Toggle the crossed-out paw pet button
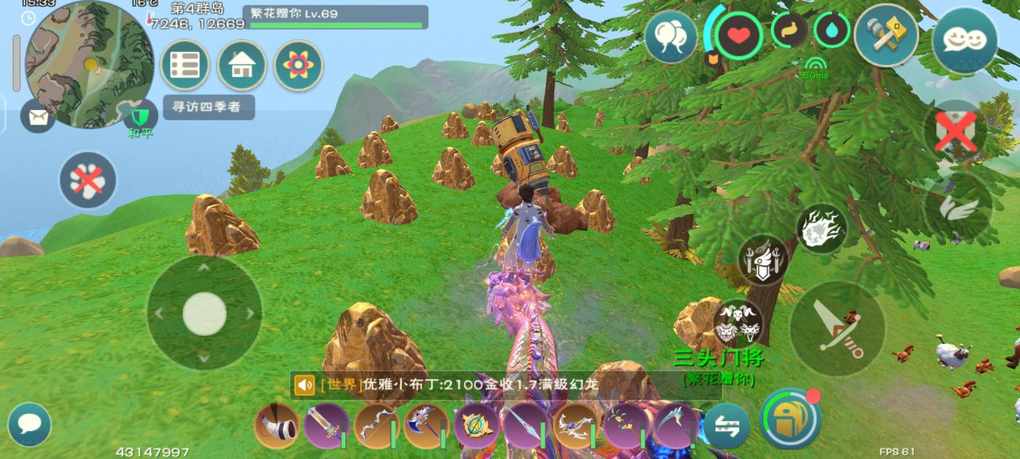The height and width of the screenshot is (459, 1020). tap(89, 180)
